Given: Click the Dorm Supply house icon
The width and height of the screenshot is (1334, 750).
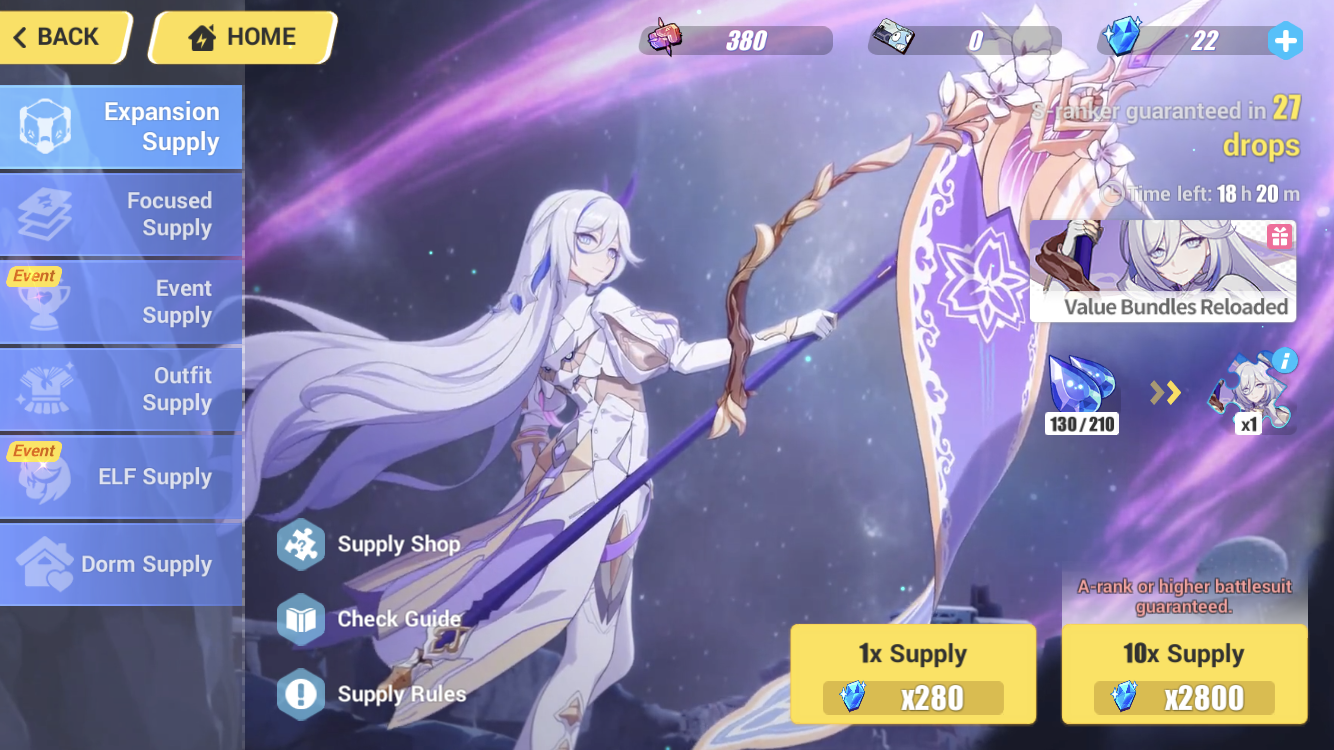Looking at the screenshot, I should (45, 564).
